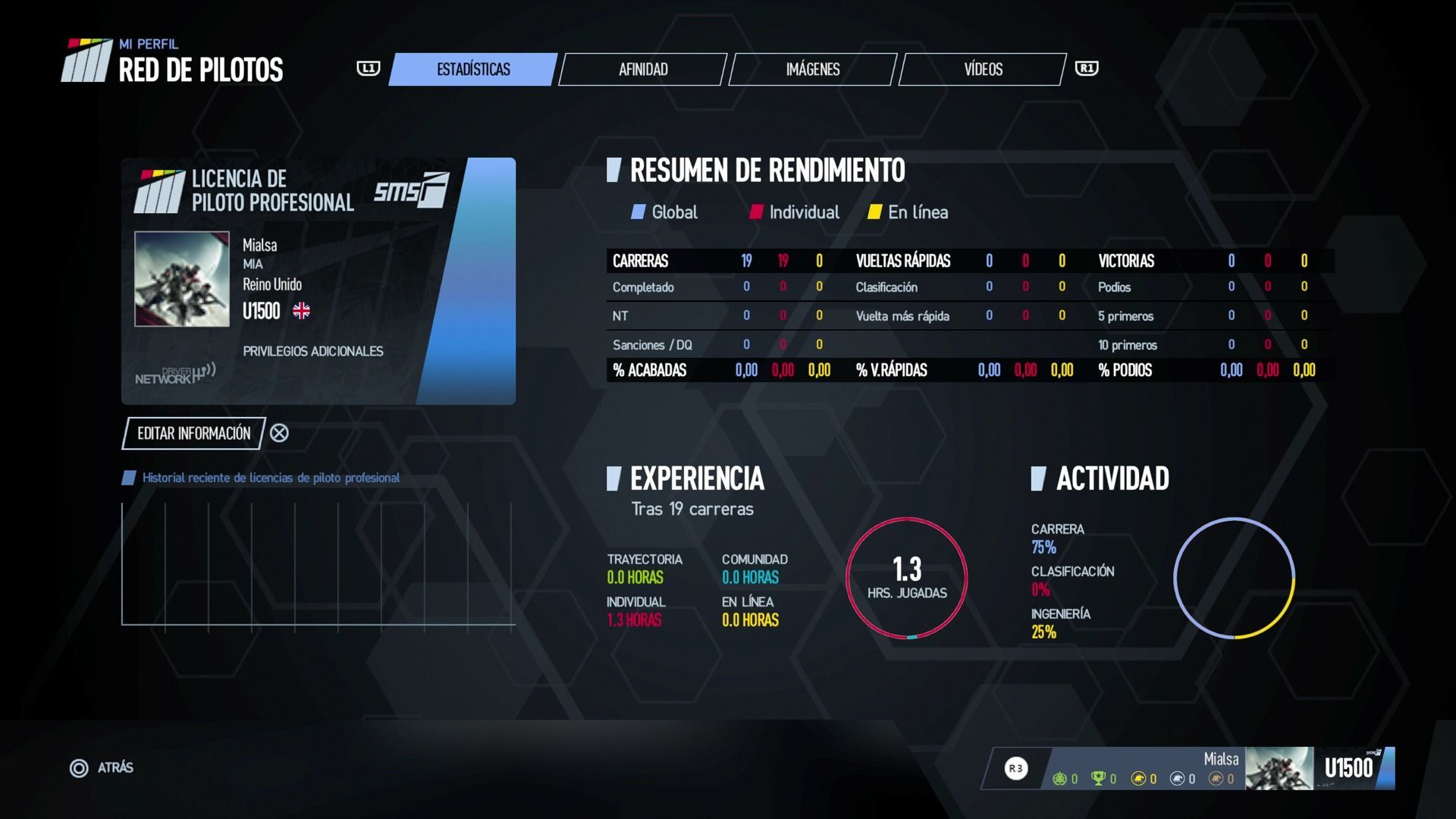Go back with the Atrás button

pyautogui.click(x=102, y=768)
